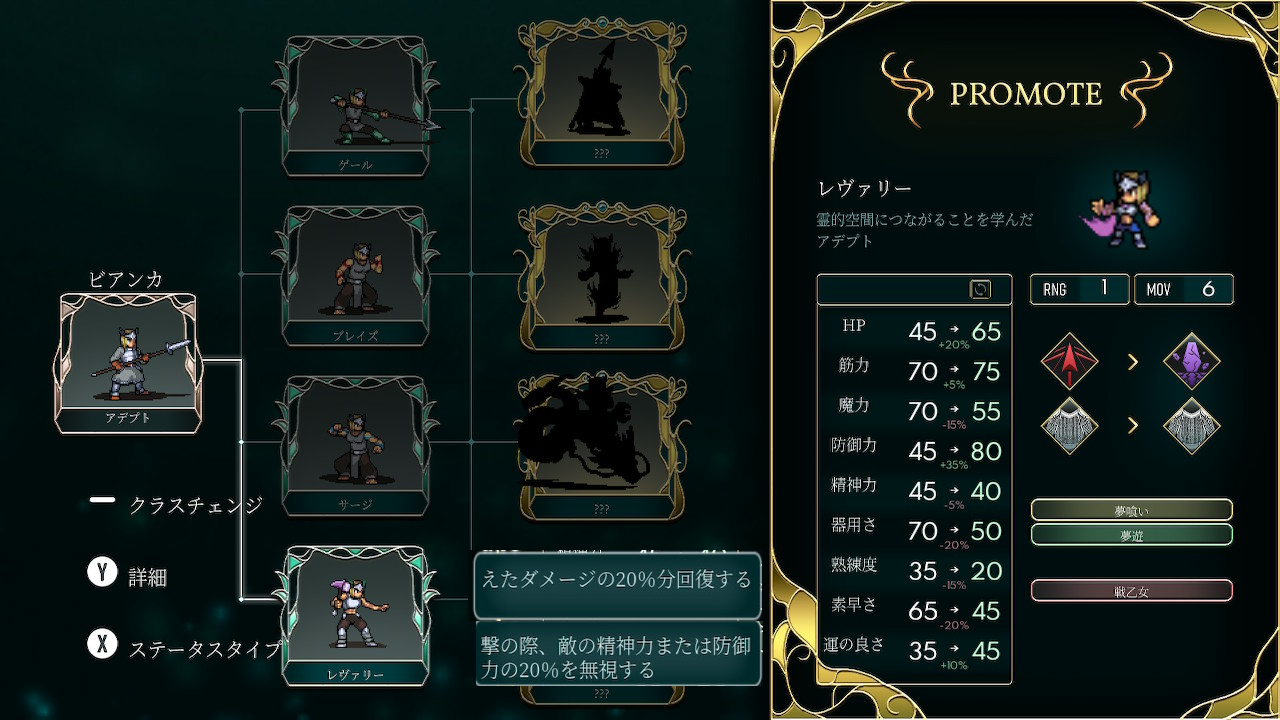Choose the ブレイズ class card
The height and width of the screenshot is (720, 1280).
click(x=356, y=275)
